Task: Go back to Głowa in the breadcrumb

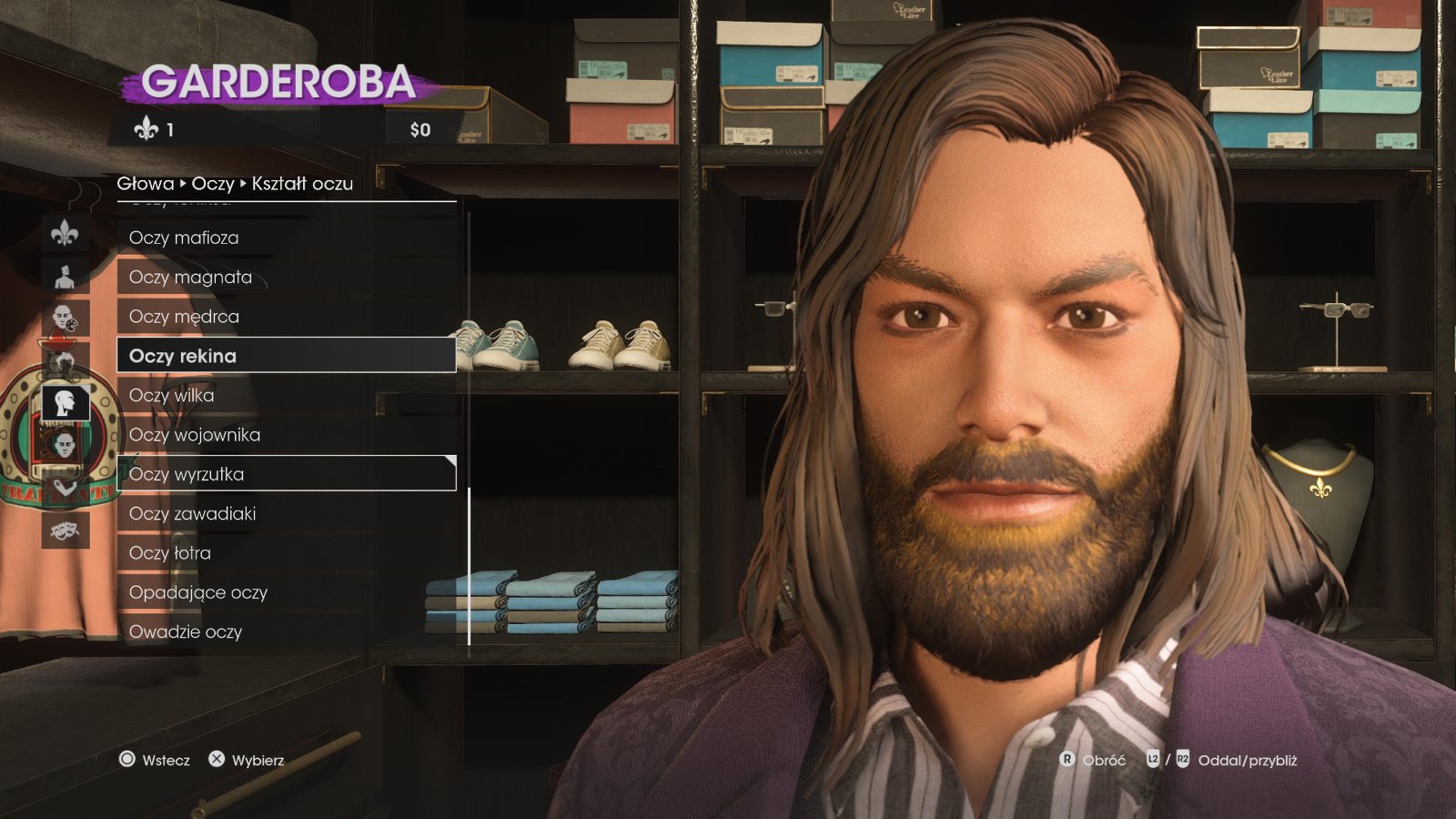Action: [145, 184]
